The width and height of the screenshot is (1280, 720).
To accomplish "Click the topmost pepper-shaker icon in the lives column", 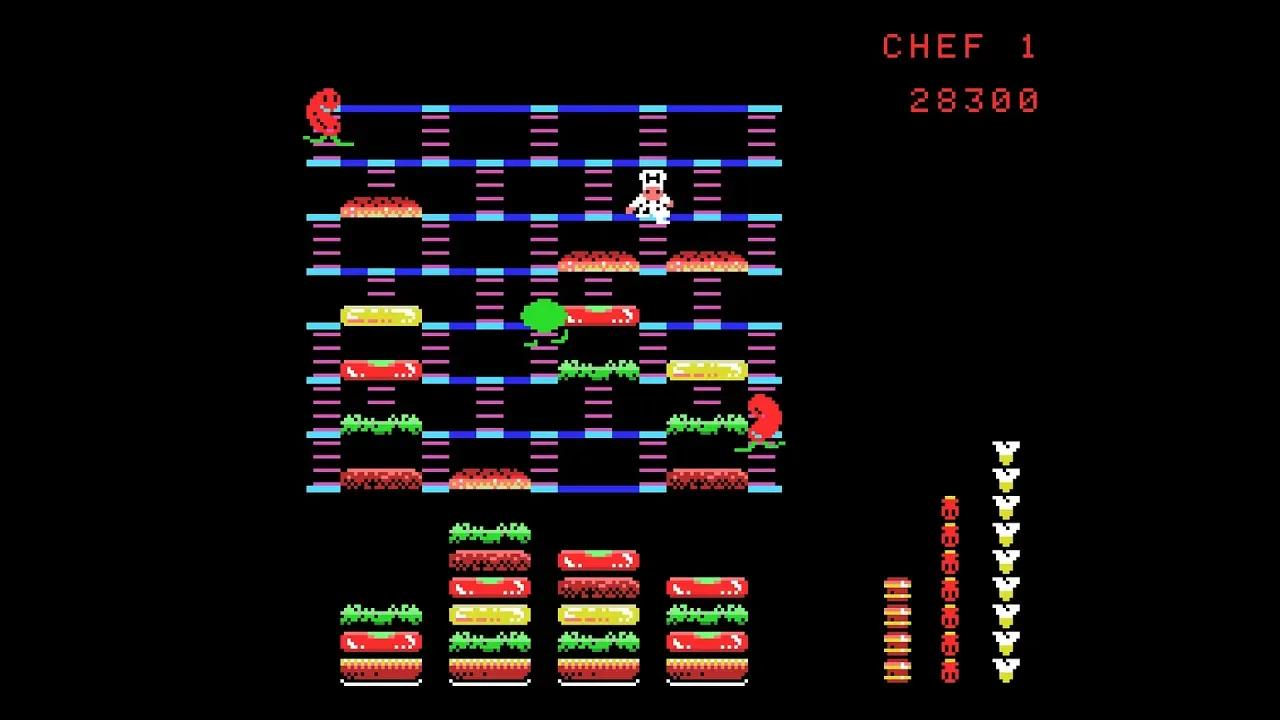I will pos(1005,451).
